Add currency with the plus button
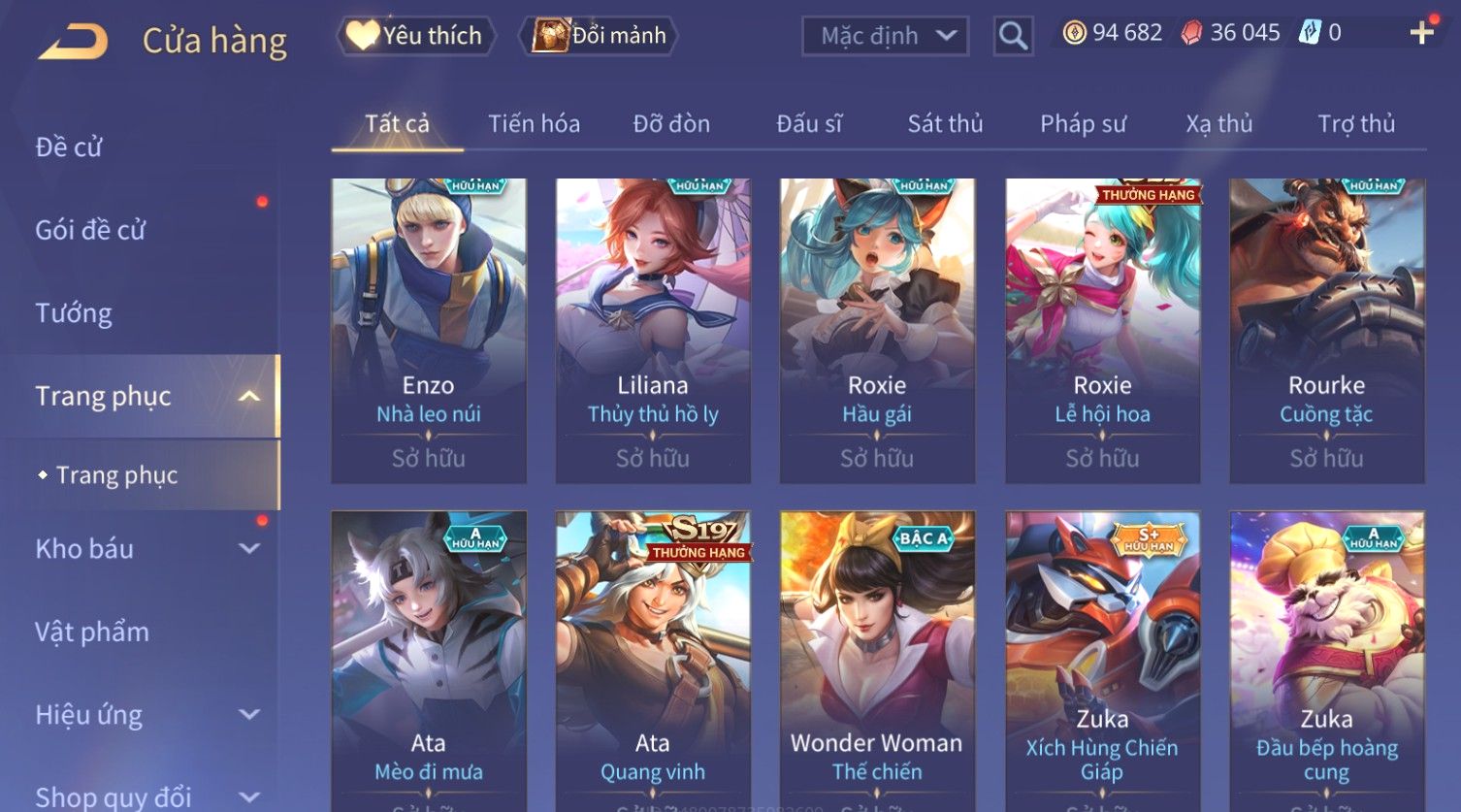The height and width of the screenshot is (812, 1461). [x=1421, y=33]
